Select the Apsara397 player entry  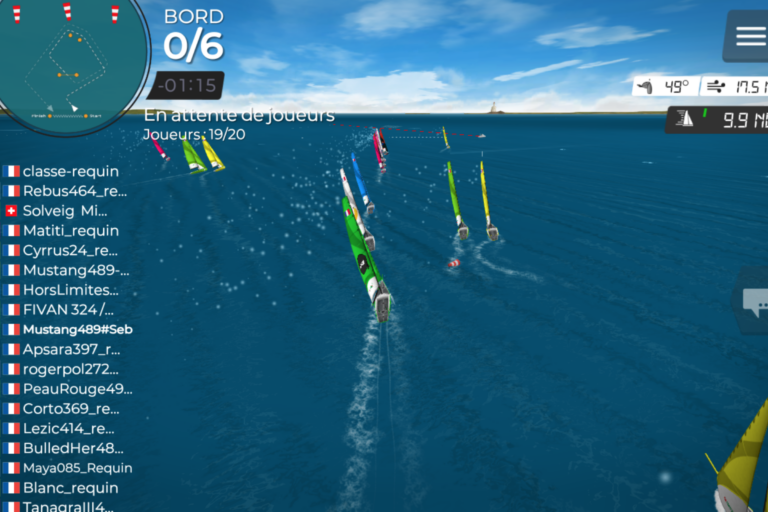tap(70, 349)
